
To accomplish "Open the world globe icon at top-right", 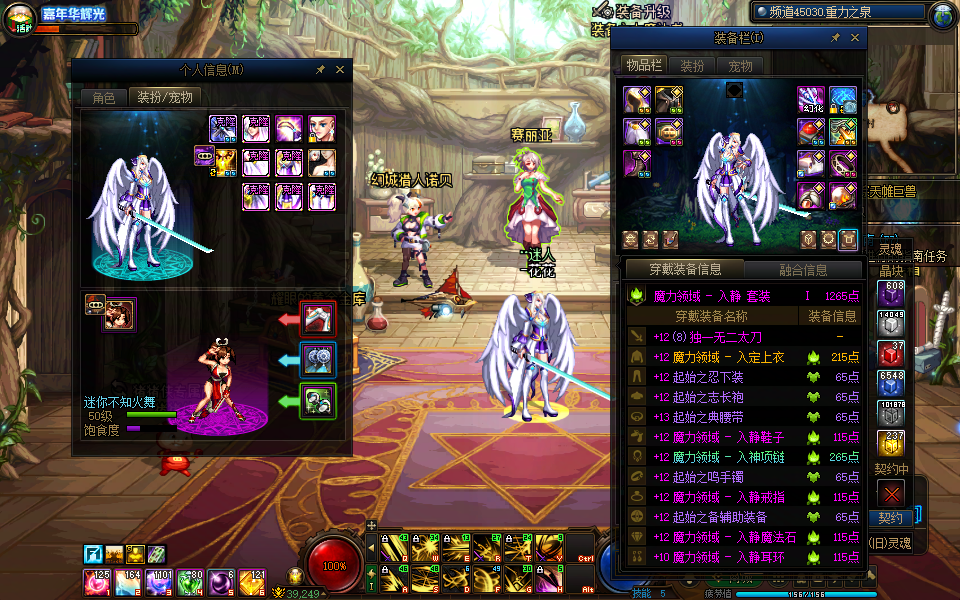I will coord(942,15).
